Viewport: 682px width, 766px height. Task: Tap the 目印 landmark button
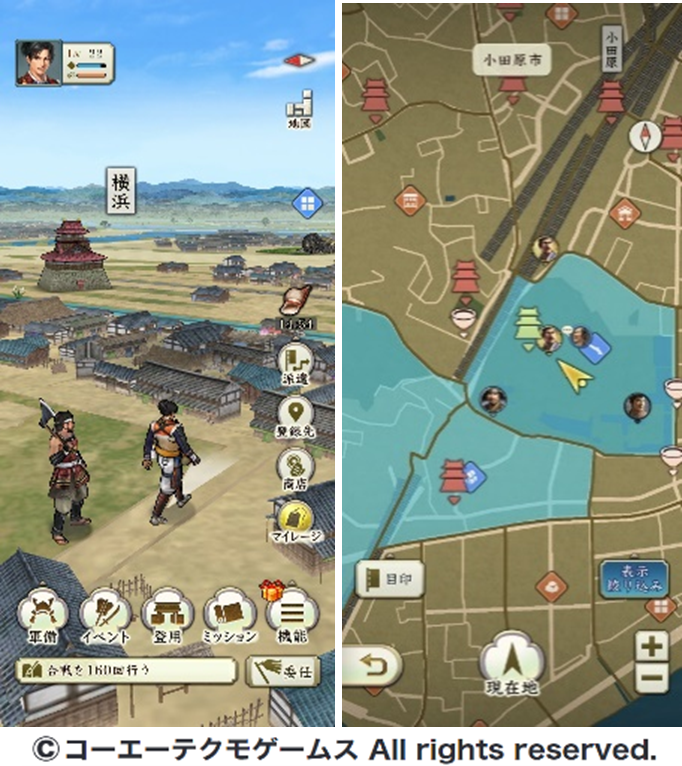[389, 577]
